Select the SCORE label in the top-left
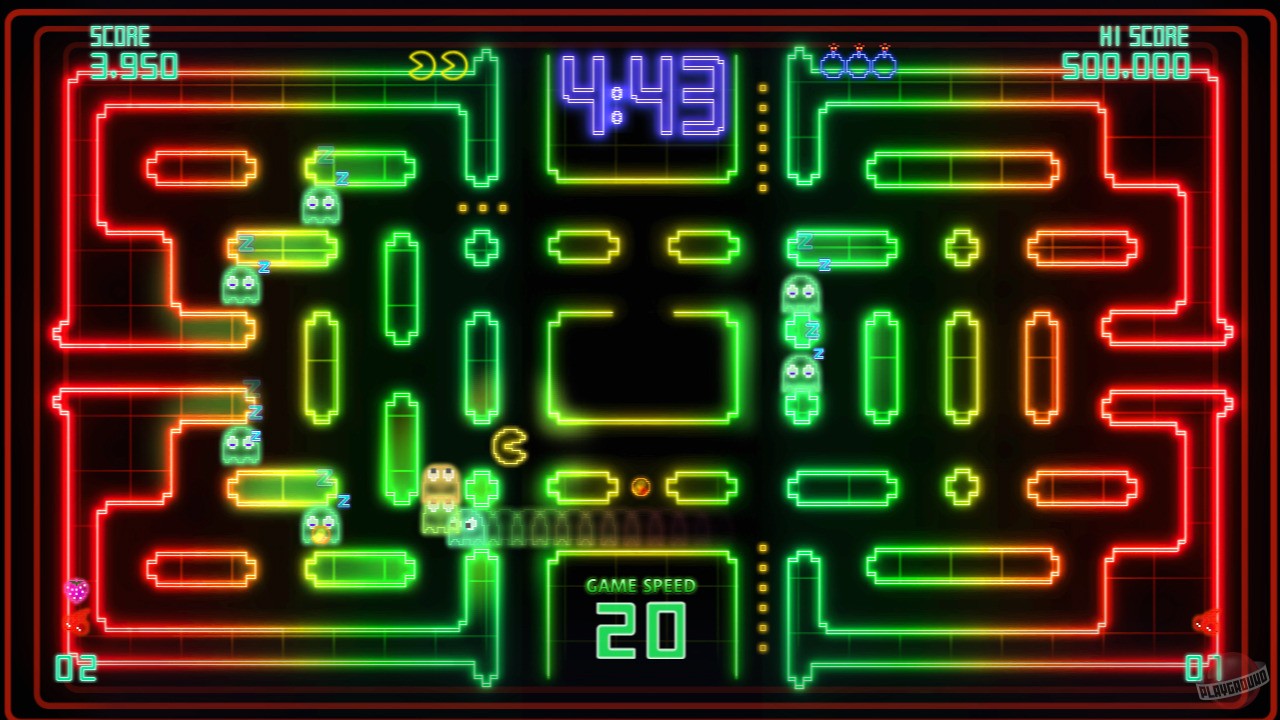This screenshot has width=1280, height=720. (121, 36)
